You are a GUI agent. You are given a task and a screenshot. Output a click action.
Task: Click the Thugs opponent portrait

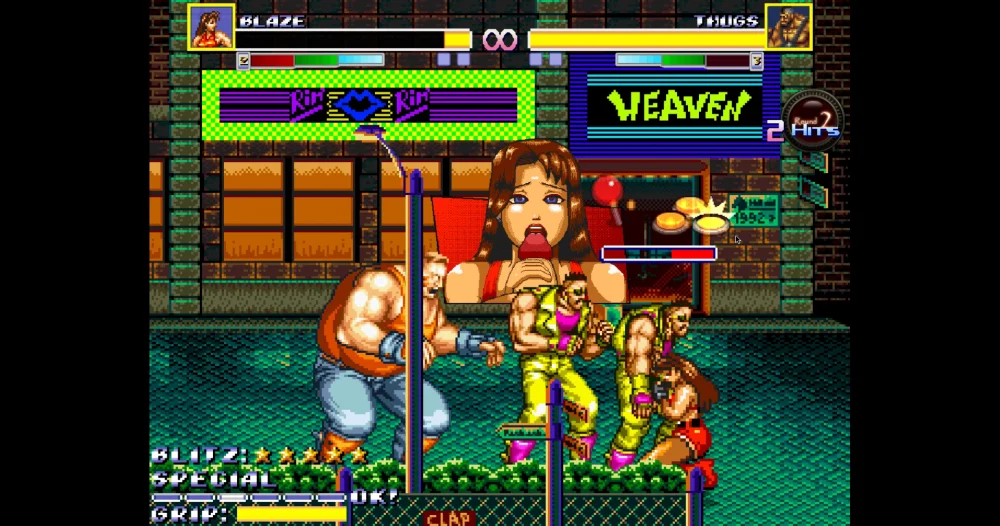click(x=788, y=27)
